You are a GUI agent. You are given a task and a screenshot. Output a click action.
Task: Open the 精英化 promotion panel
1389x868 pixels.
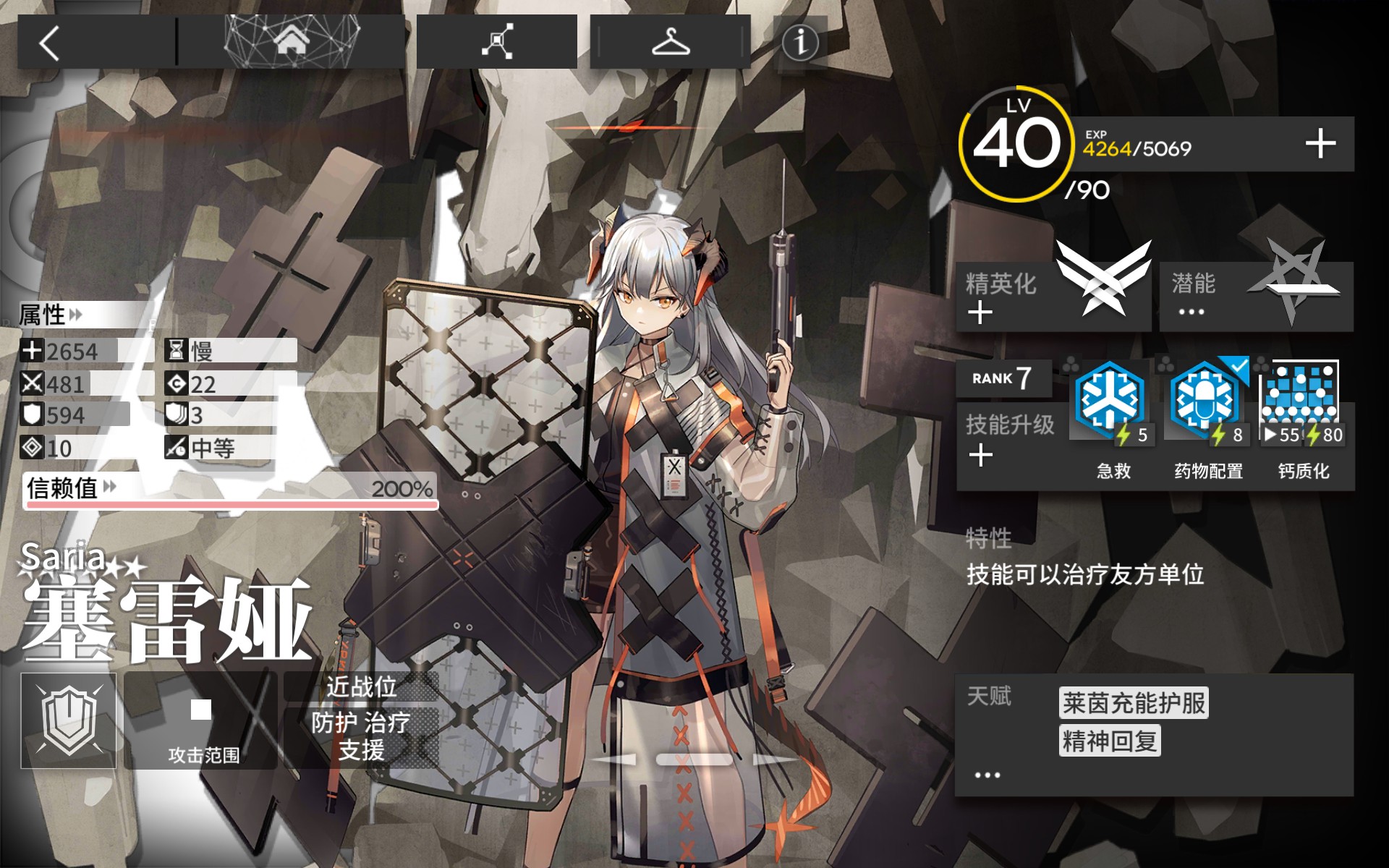pos(1053,297)
